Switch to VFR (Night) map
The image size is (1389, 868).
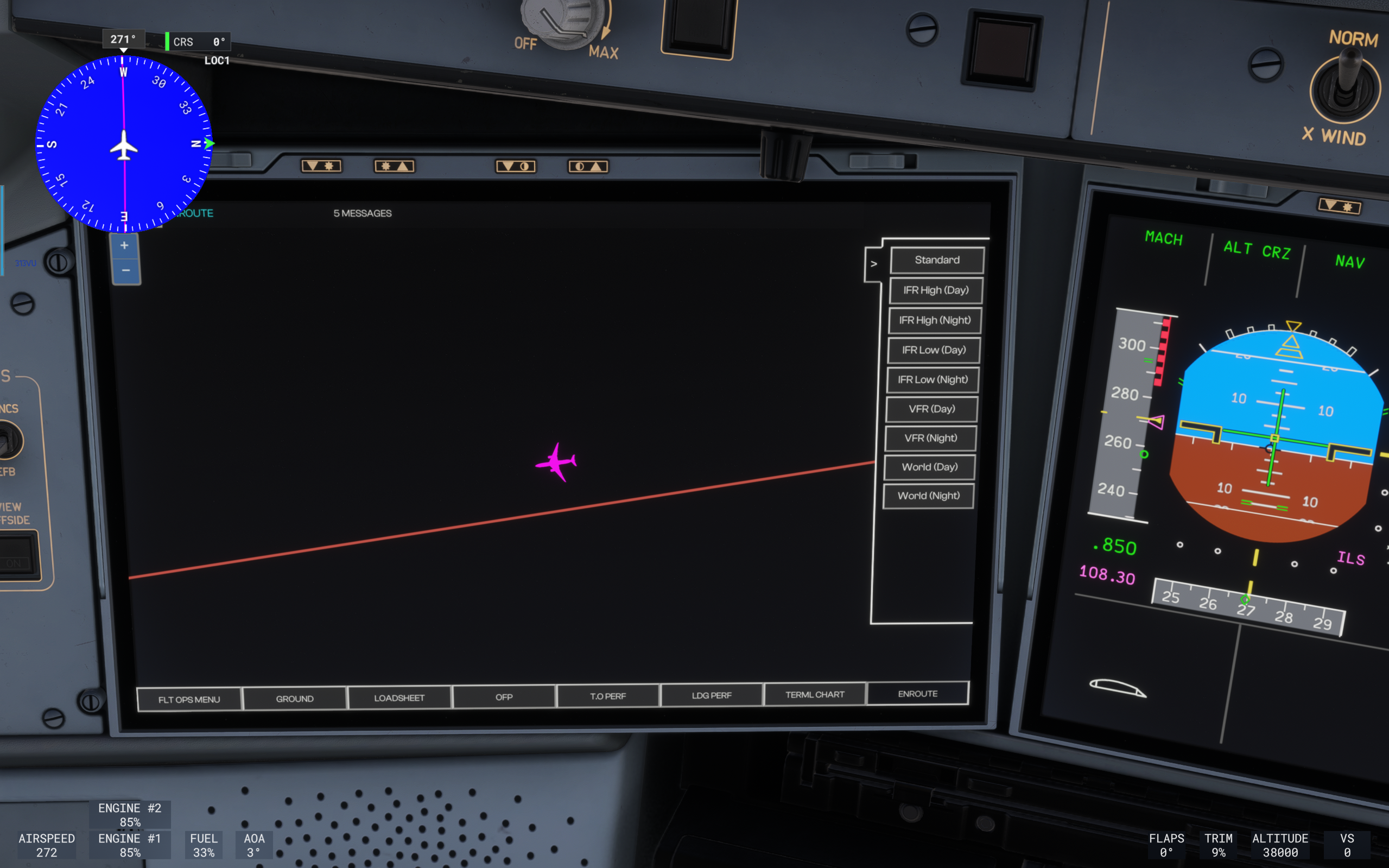coord(930,439)
